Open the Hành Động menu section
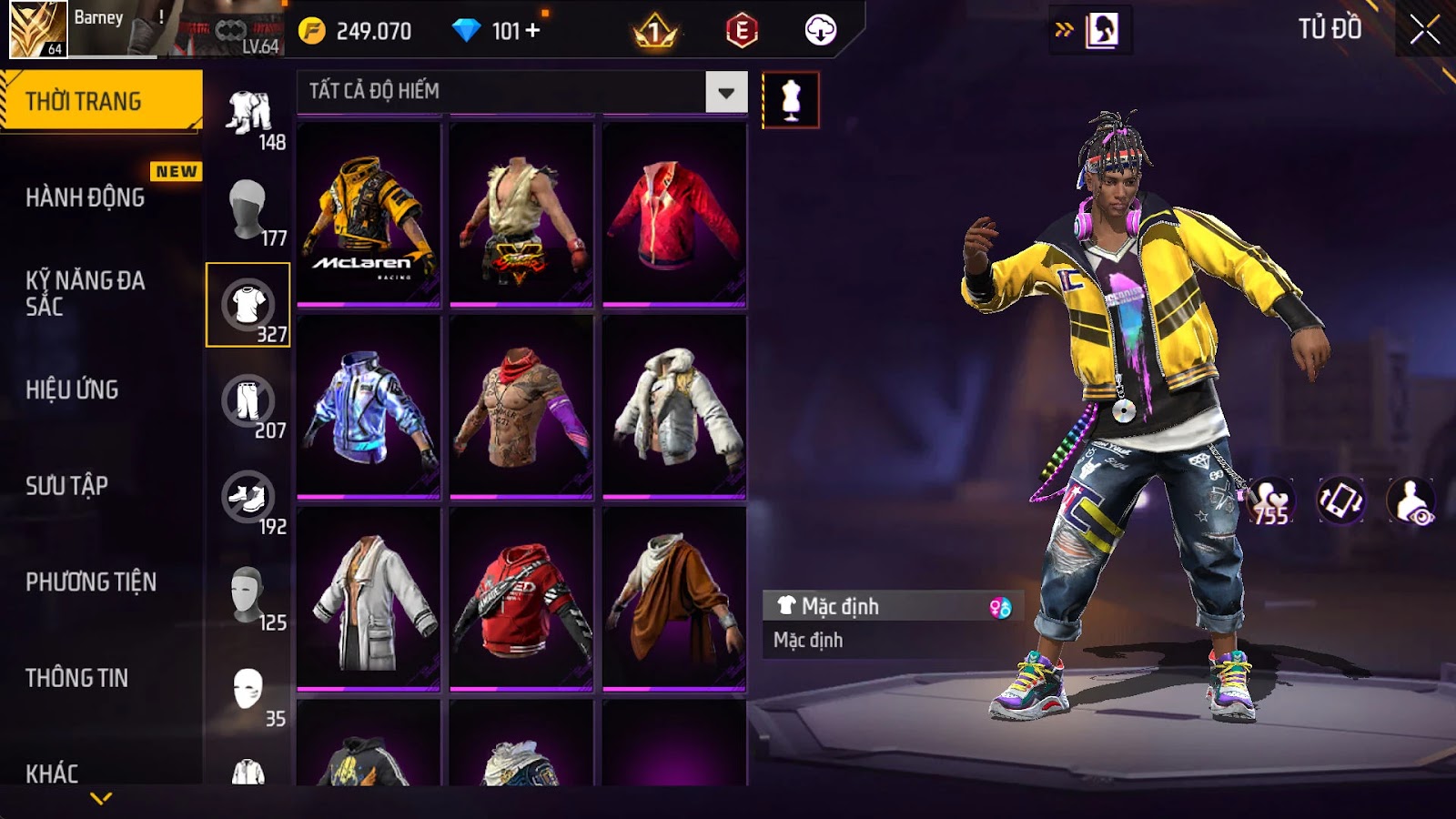 (85, 197)
